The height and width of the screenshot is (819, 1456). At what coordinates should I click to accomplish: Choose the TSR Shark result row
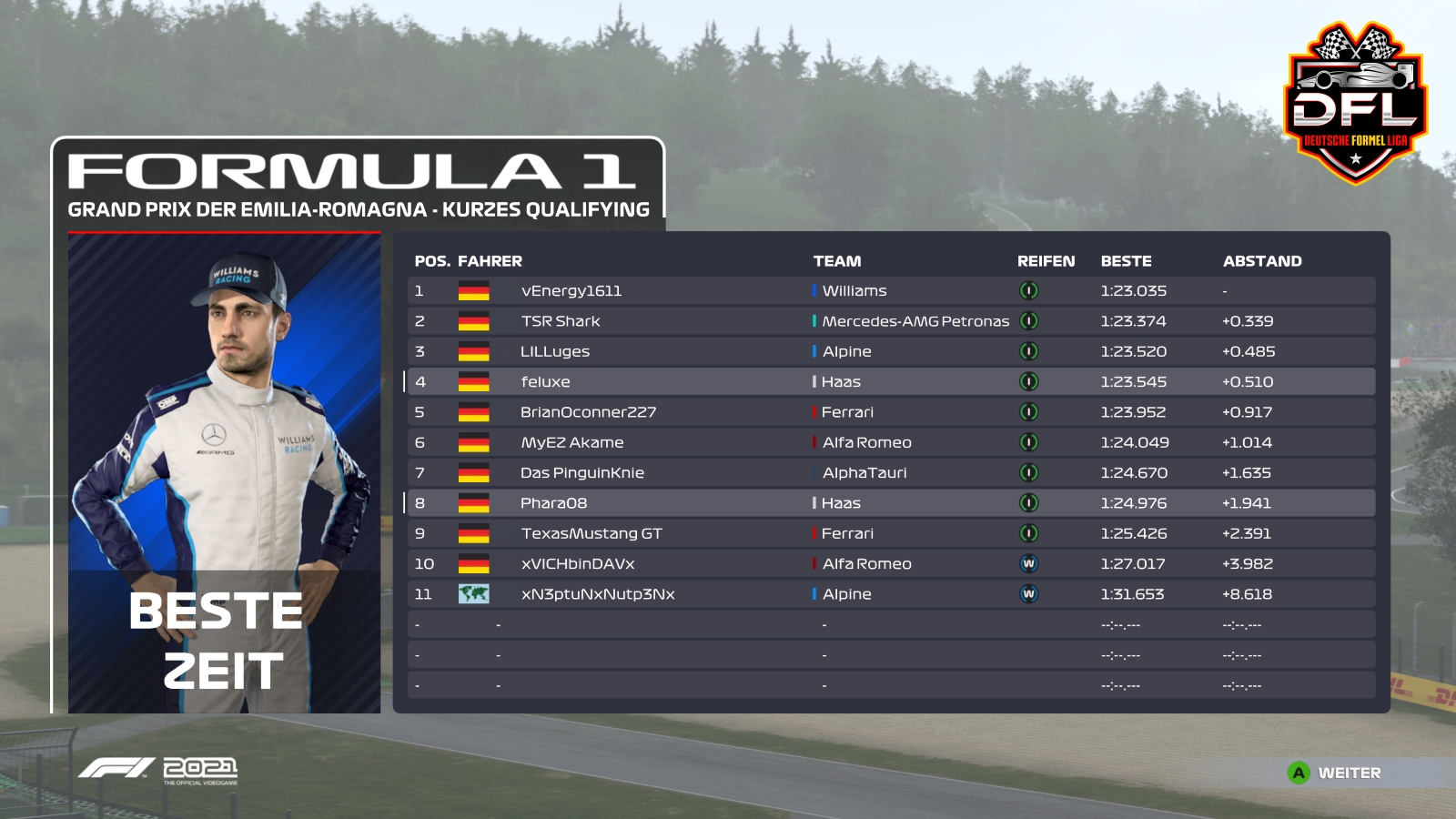pos(890,321)
